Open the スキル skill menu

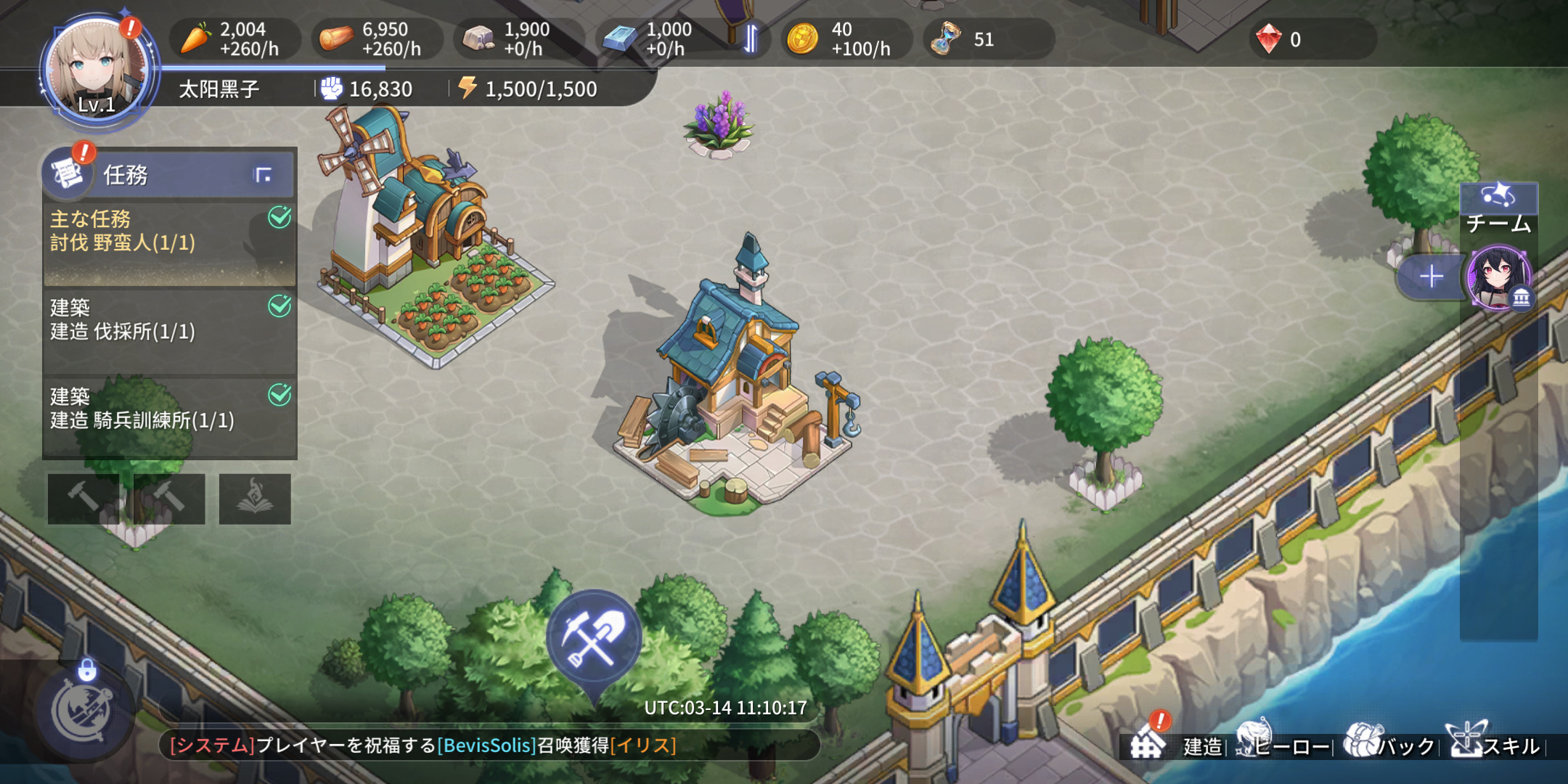coord(1494,743)
